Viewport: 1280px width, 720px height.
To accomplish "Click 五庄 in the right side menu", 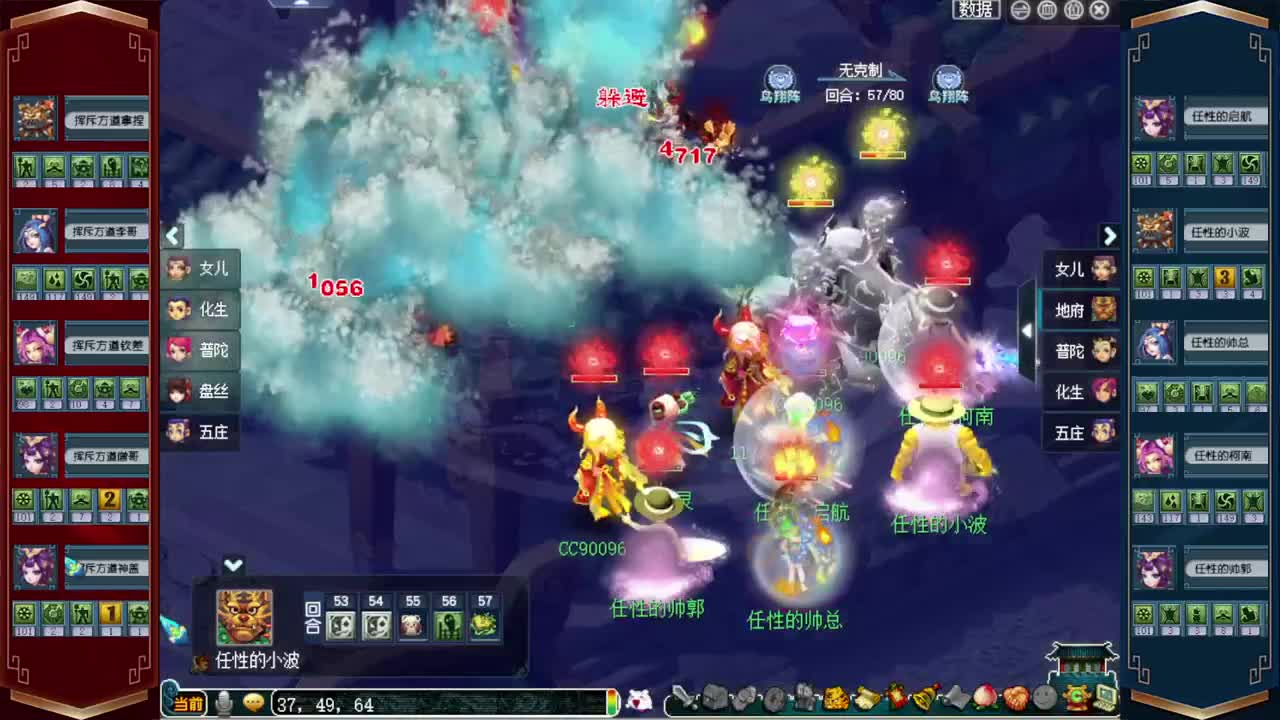I will pyautogui.click(x=1072, y=432).
